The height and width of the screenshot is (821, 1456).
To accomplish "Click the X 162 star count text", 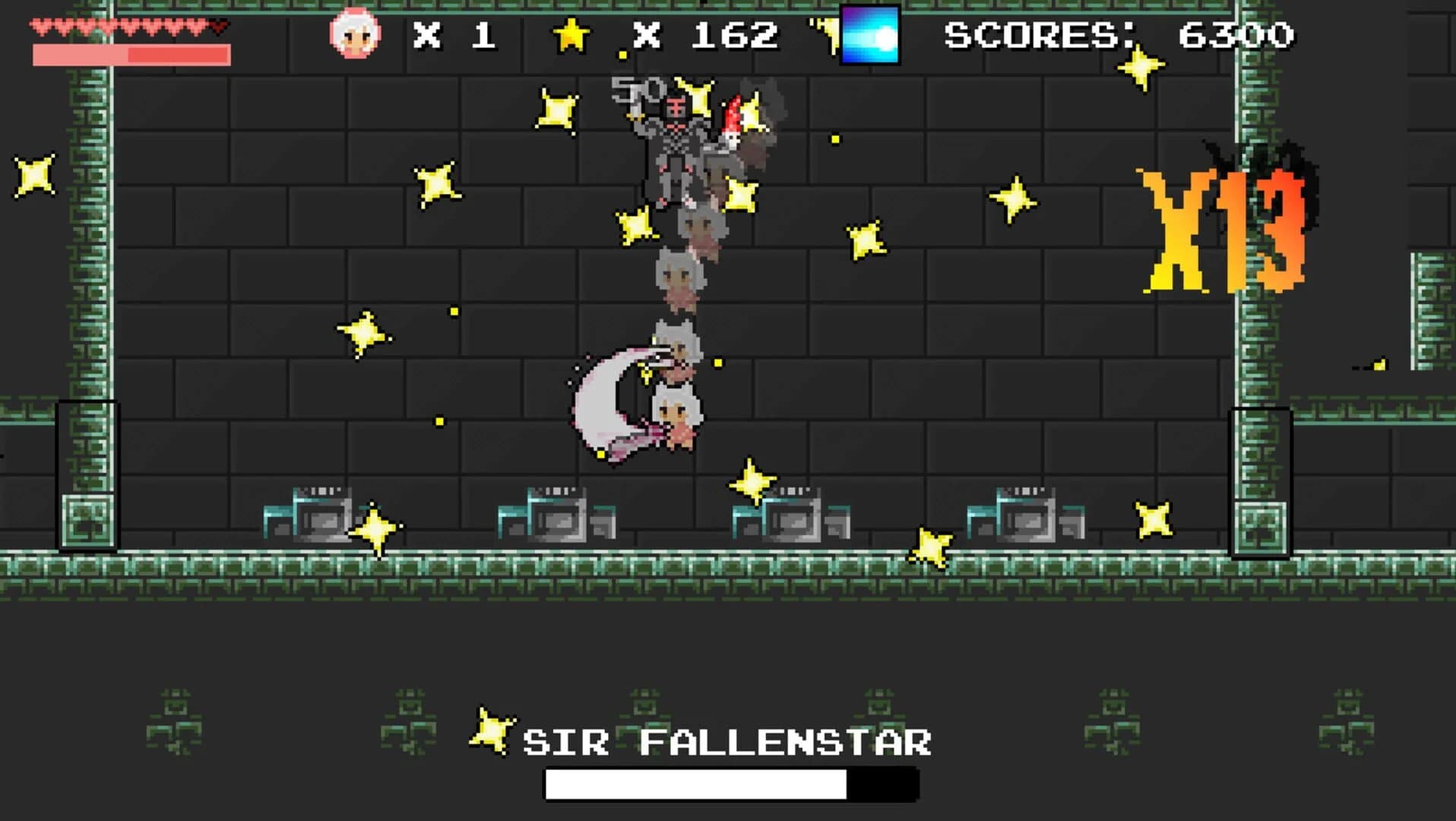I will tap(705, 33).
